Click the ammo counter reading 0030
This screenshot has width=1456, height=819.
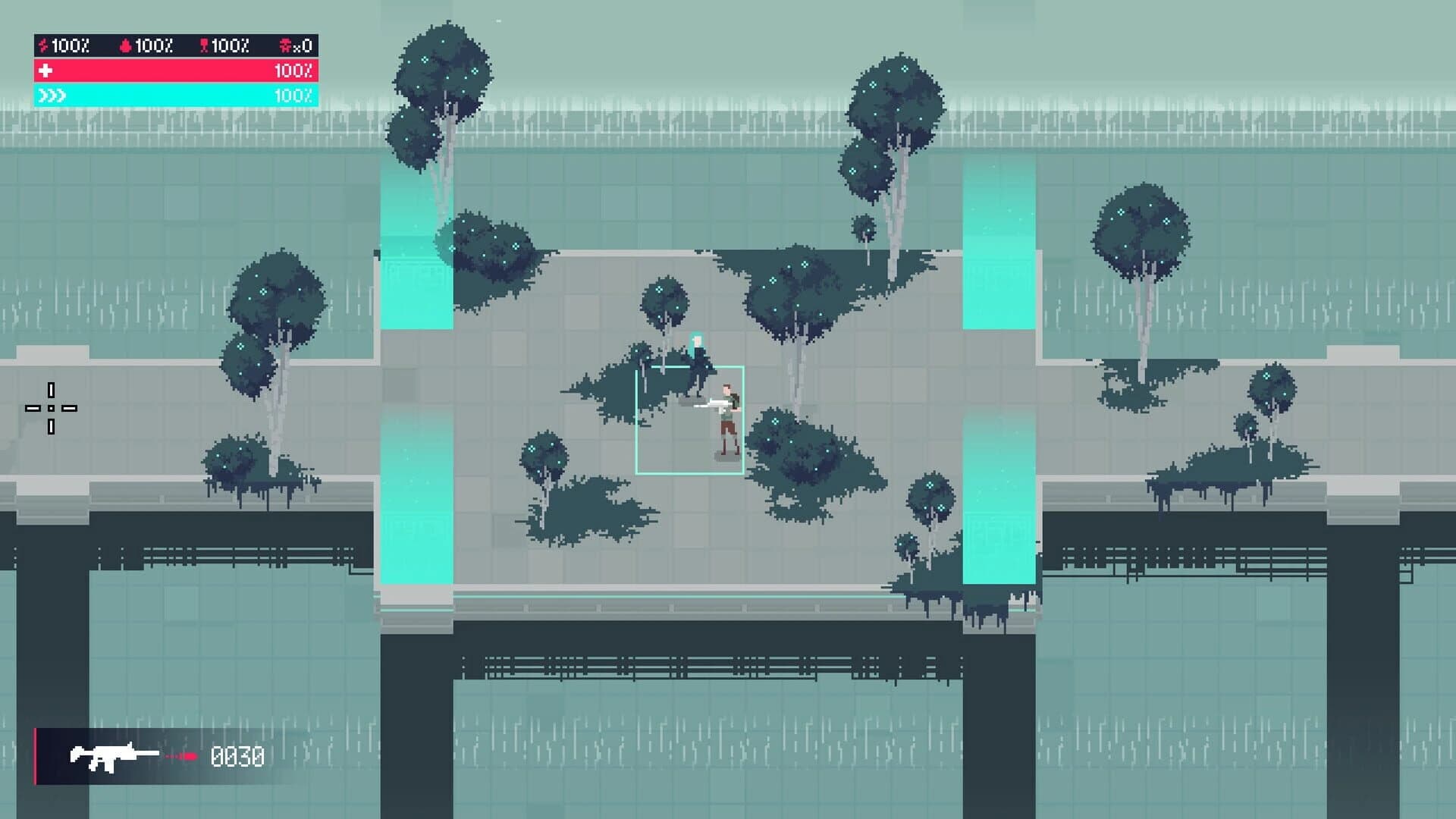point(239,755)
